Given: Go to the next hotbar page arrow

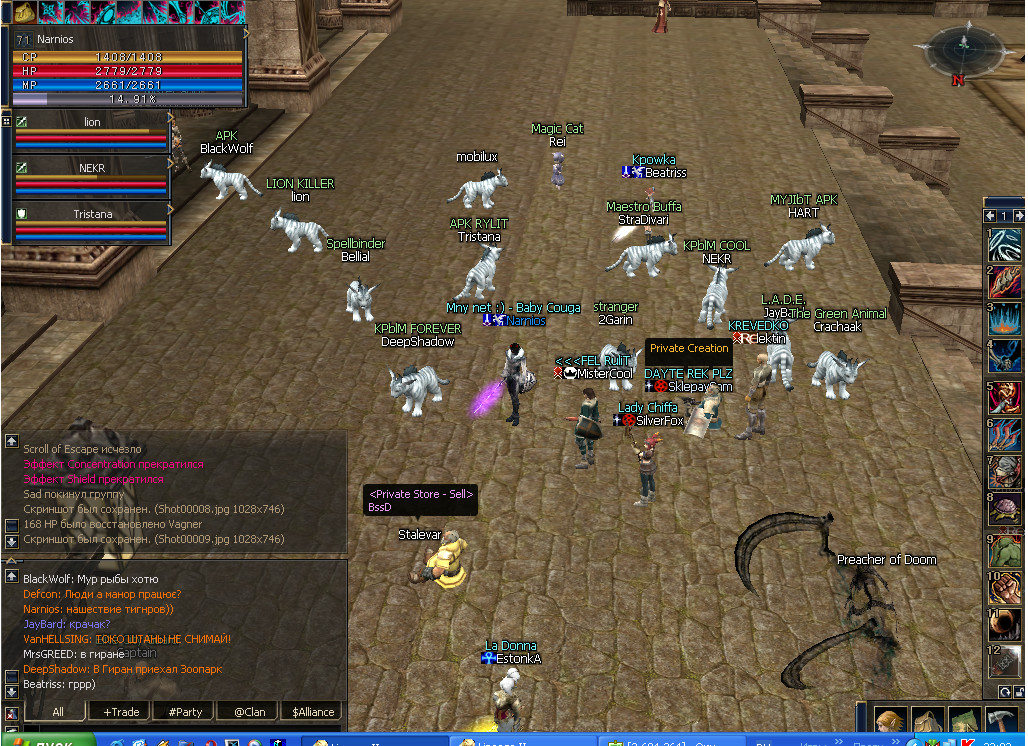Looking at the screenshot, I should pos(1018,215).
